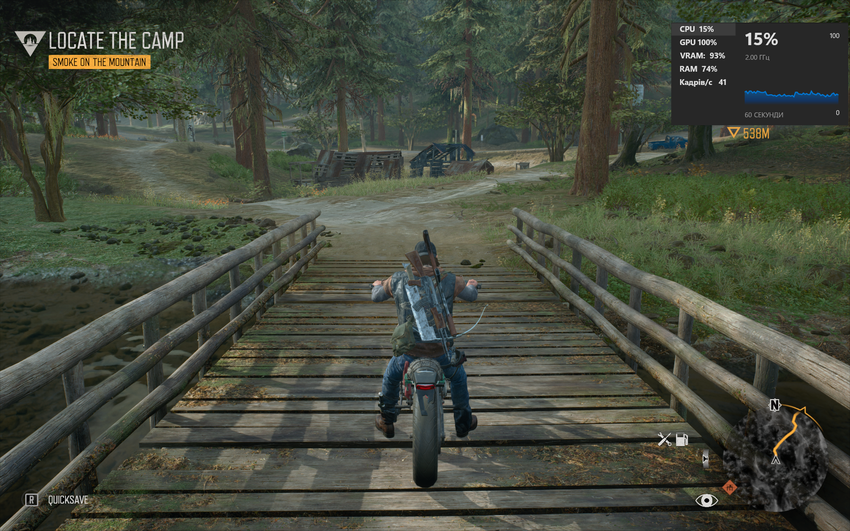Click the 538M objective waypoint marker
This screenshot has height=531, width=850.
pos(749,133)
